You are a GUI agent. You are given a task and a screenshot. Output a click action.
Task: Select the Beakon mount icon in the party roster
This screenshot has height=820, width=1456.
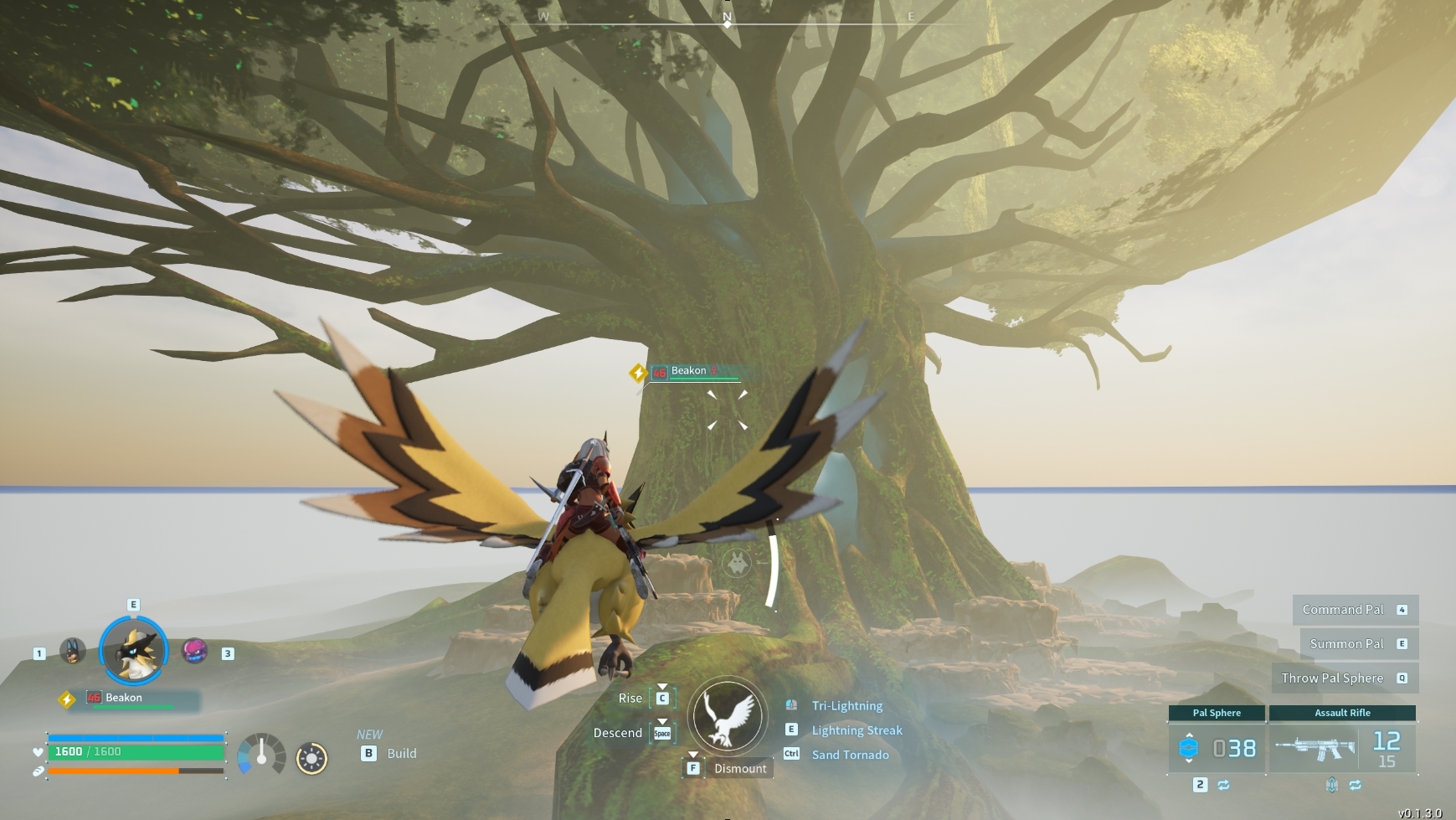(134, 652)
